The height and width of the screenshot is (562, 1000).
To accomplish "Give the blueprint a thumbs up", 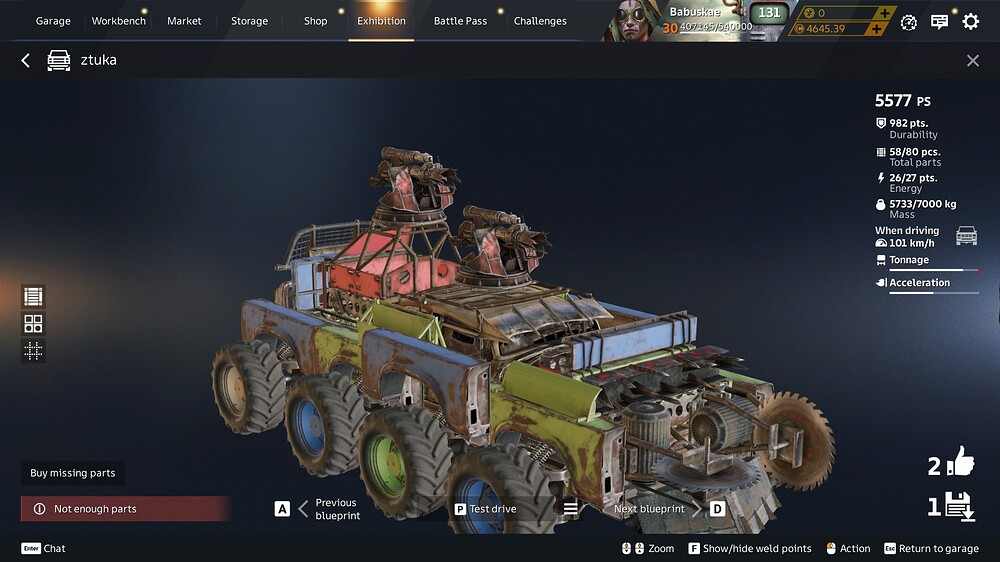I will click(x=959, y=463).
